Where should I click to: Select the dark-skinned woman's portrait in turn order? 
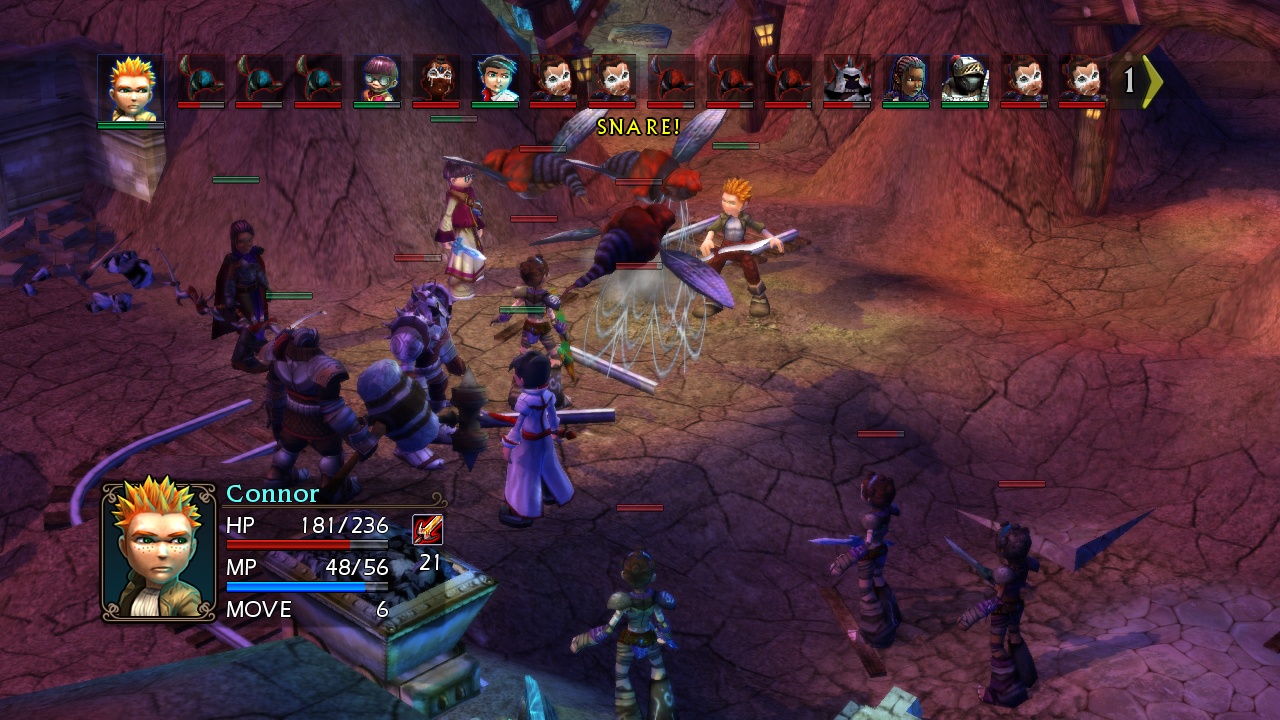pos(904,80)
